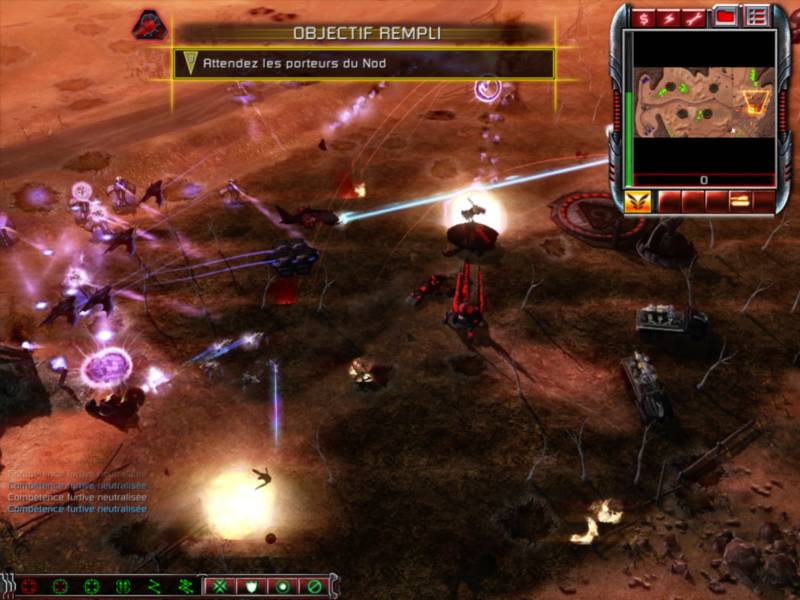Screen dimensions: 800x600
Task: Set the shield guard stance
Action: pyautogui.click(x=252, y=586)
